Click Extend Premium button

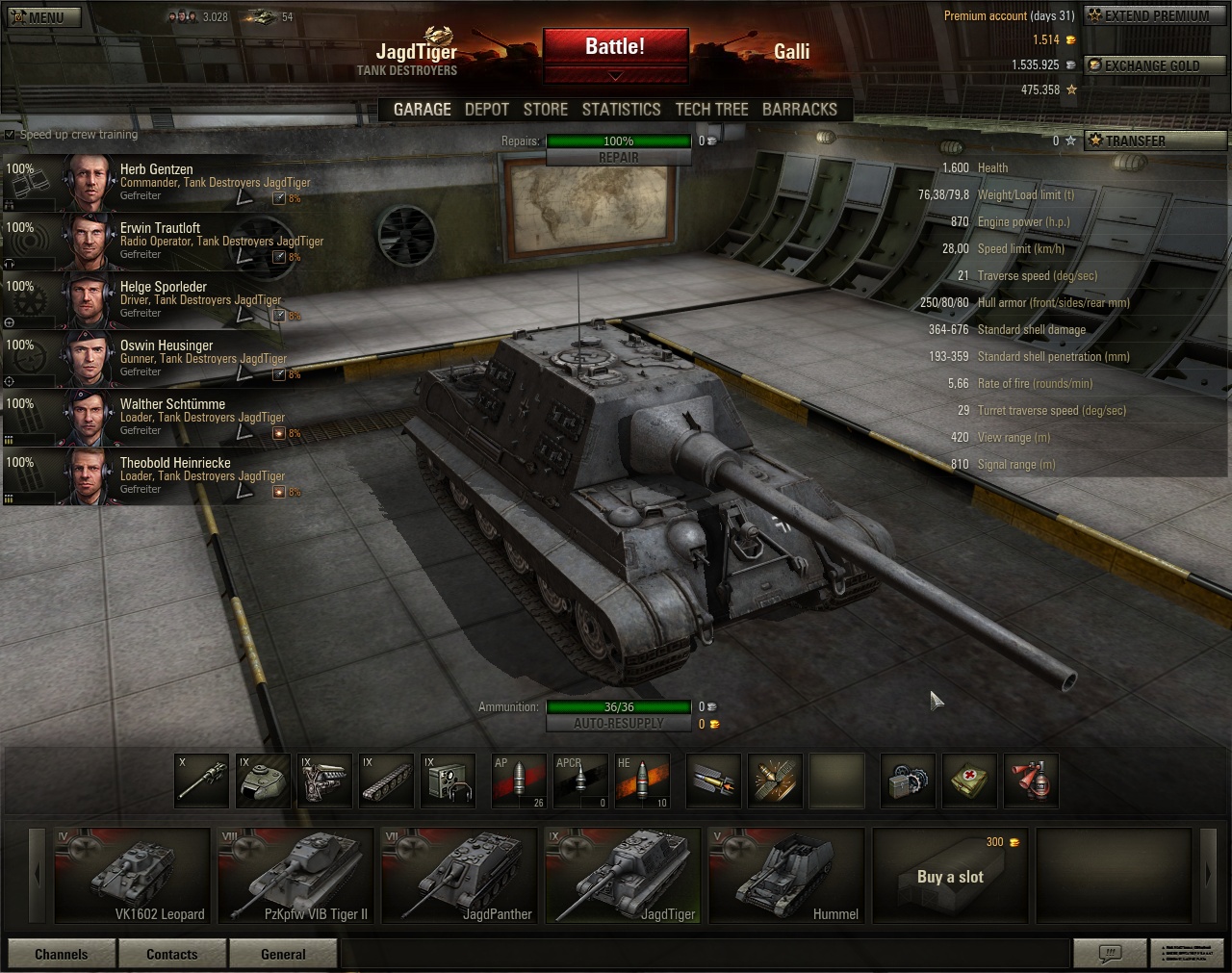point(1154,15)
